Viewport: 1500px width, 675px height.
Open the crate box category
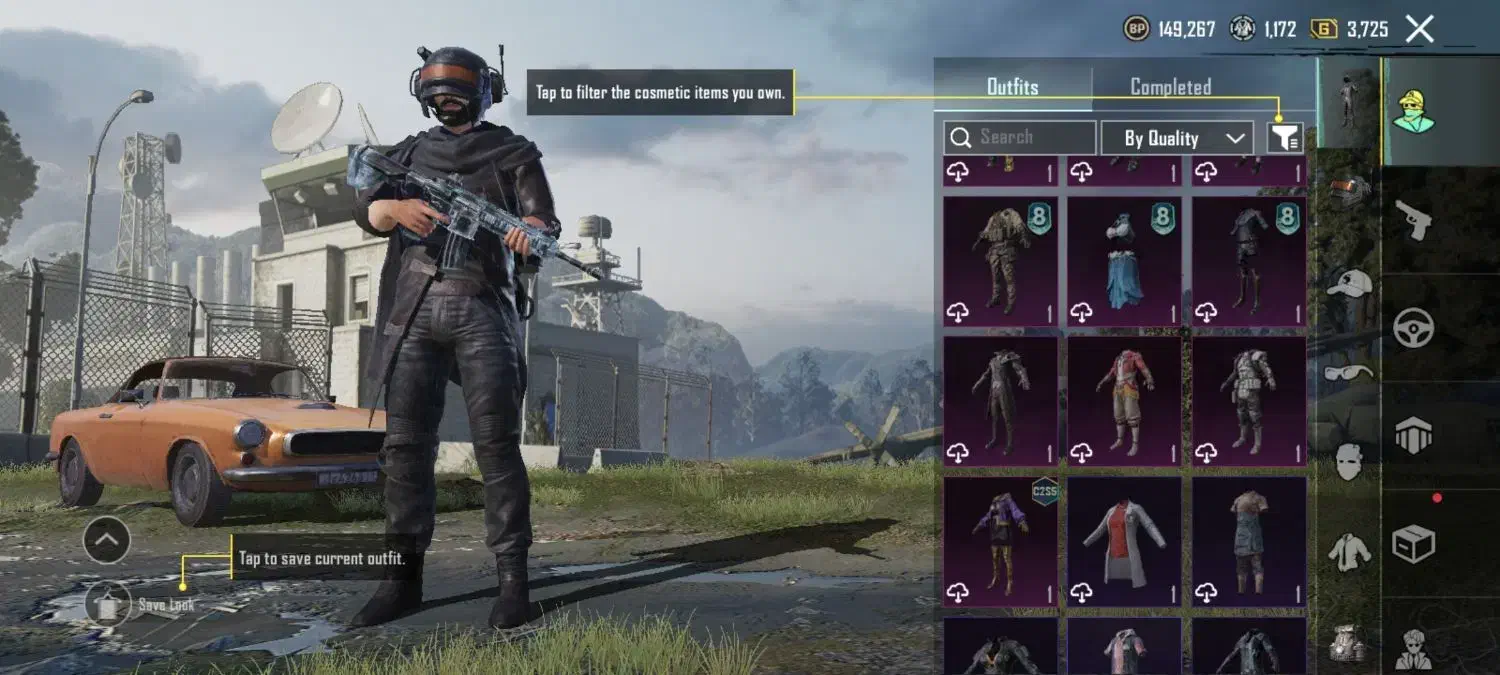[1413, 543]
